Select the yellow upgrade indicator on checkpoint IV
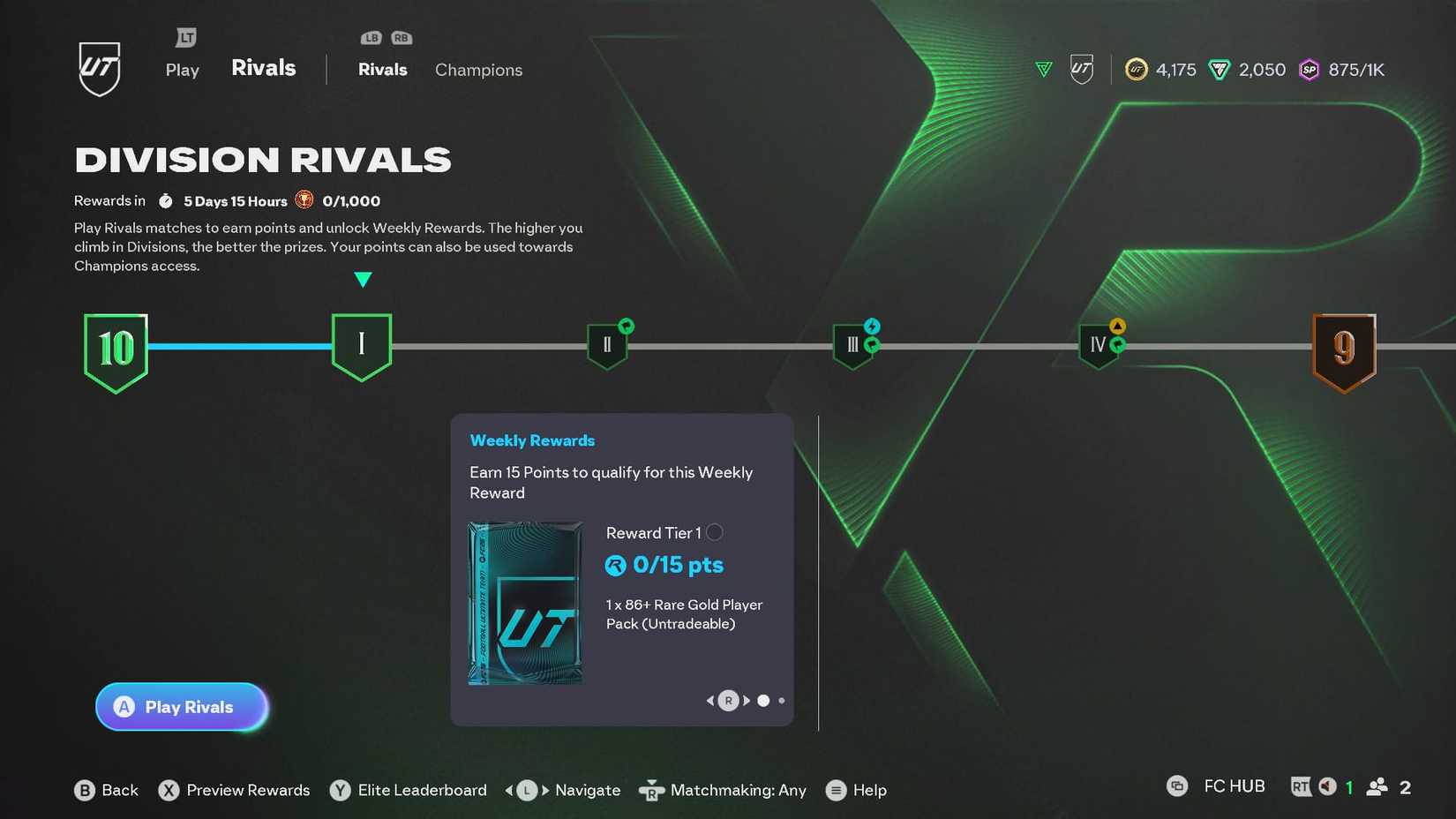The width and height of the screenshot is (1456, 819). [1117, 325]
